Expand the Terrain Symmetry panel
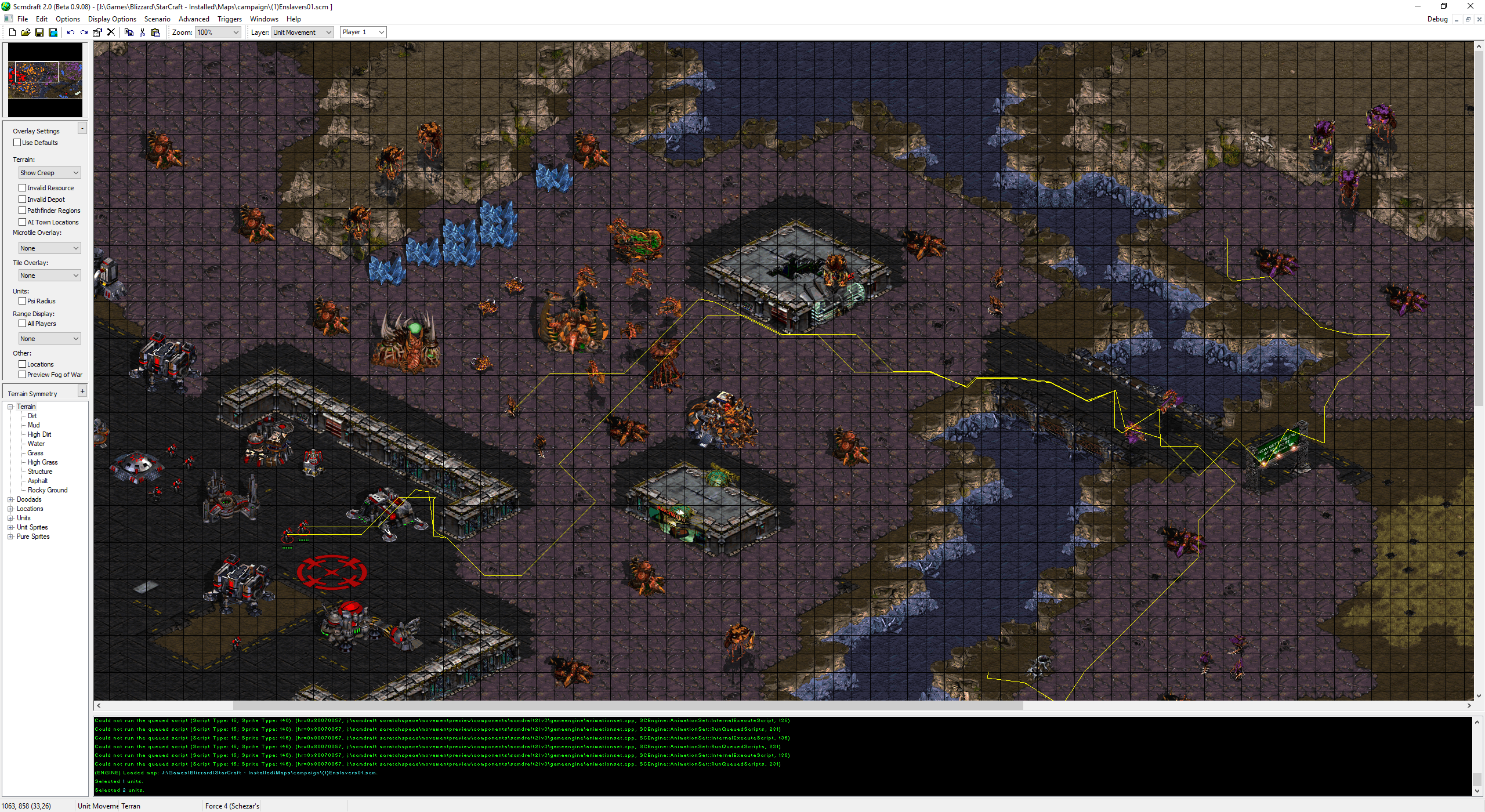This screenshot has width=1485, height=812. coord(82,391)
